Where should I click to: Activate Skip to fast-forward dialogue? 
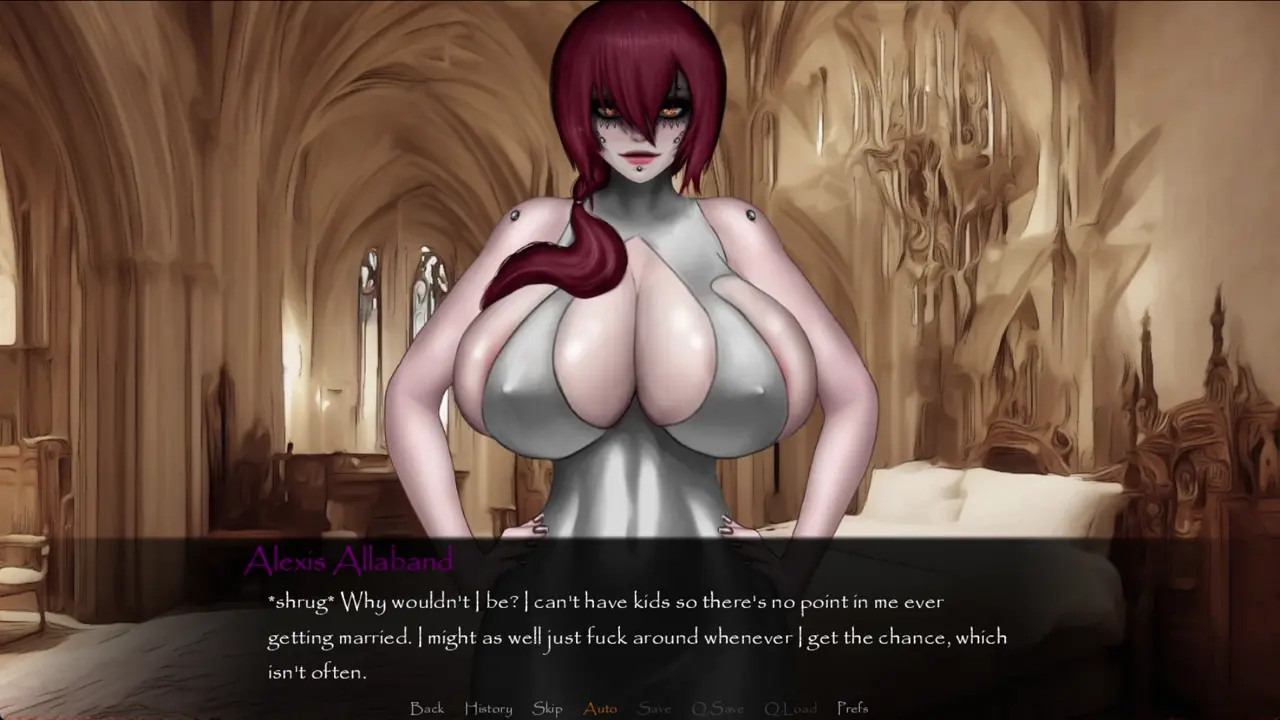pos(547,708)
